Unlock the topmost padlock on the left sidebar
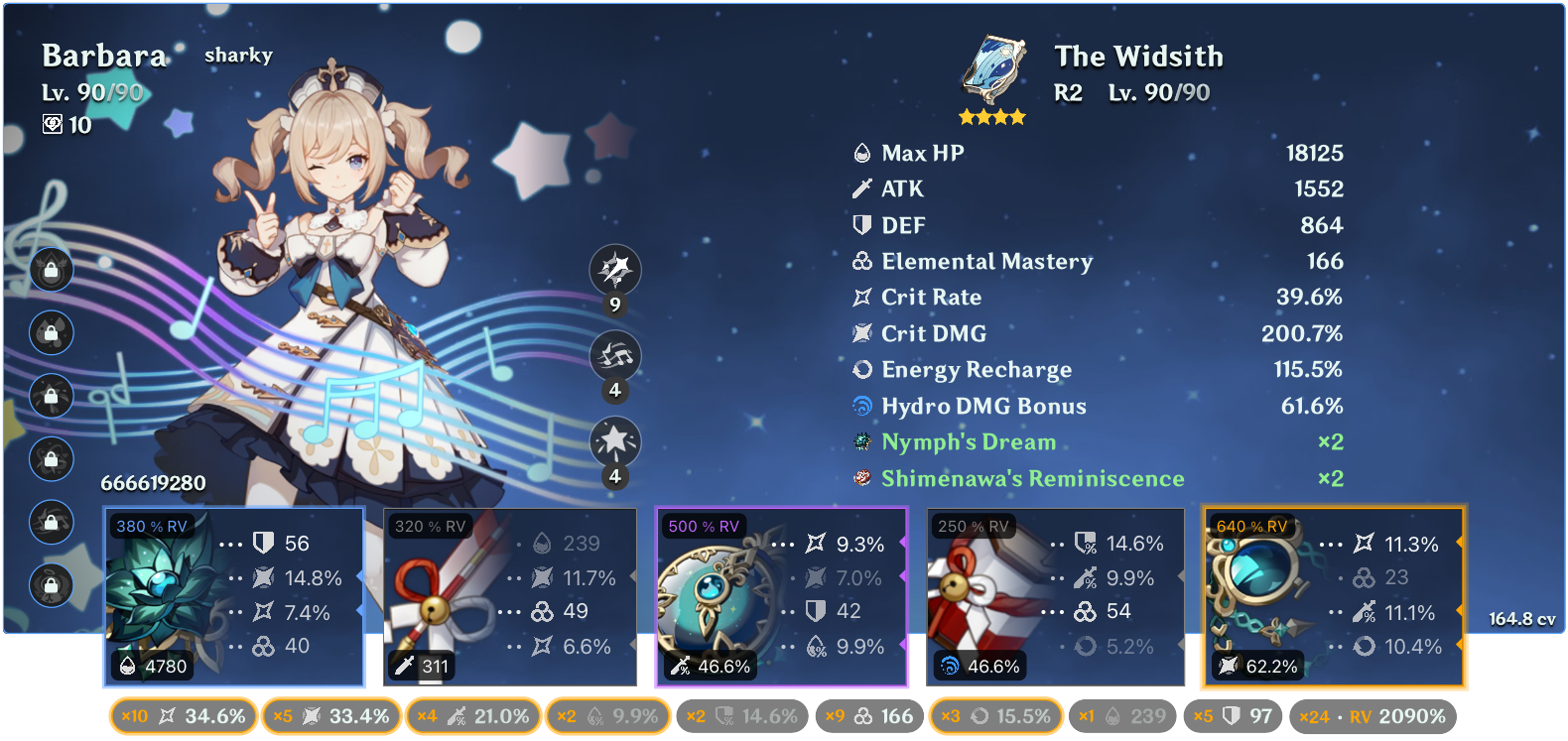This screenshot has height=741, width=1568. (51, 270)
